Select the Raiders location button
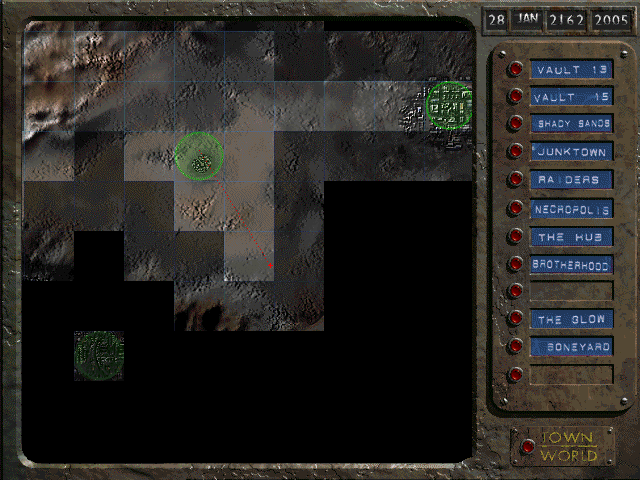This screenshot has width=640, height=480. pyautogui.click(x=516, y=180)
